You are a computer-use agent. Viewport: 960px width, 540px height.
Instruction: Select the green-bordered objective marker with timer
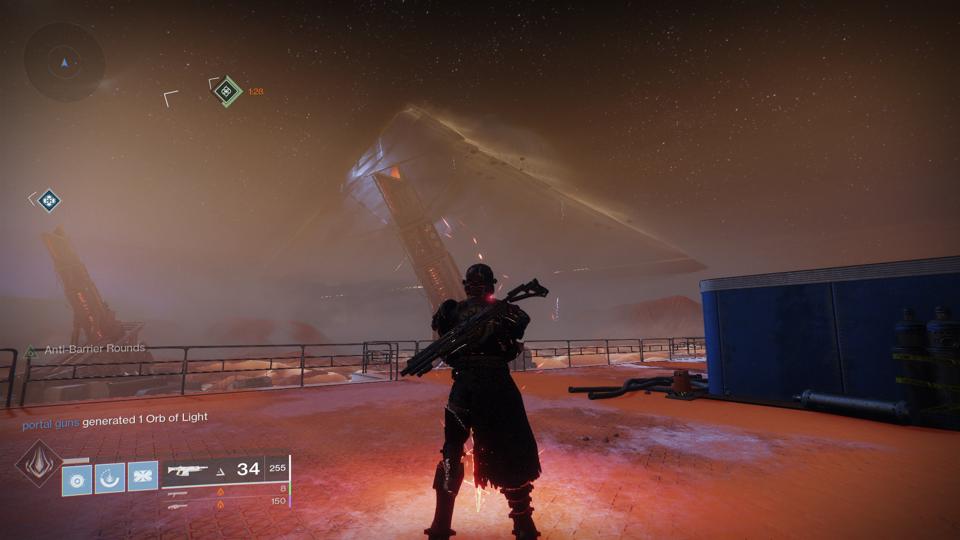pos(228,91)
